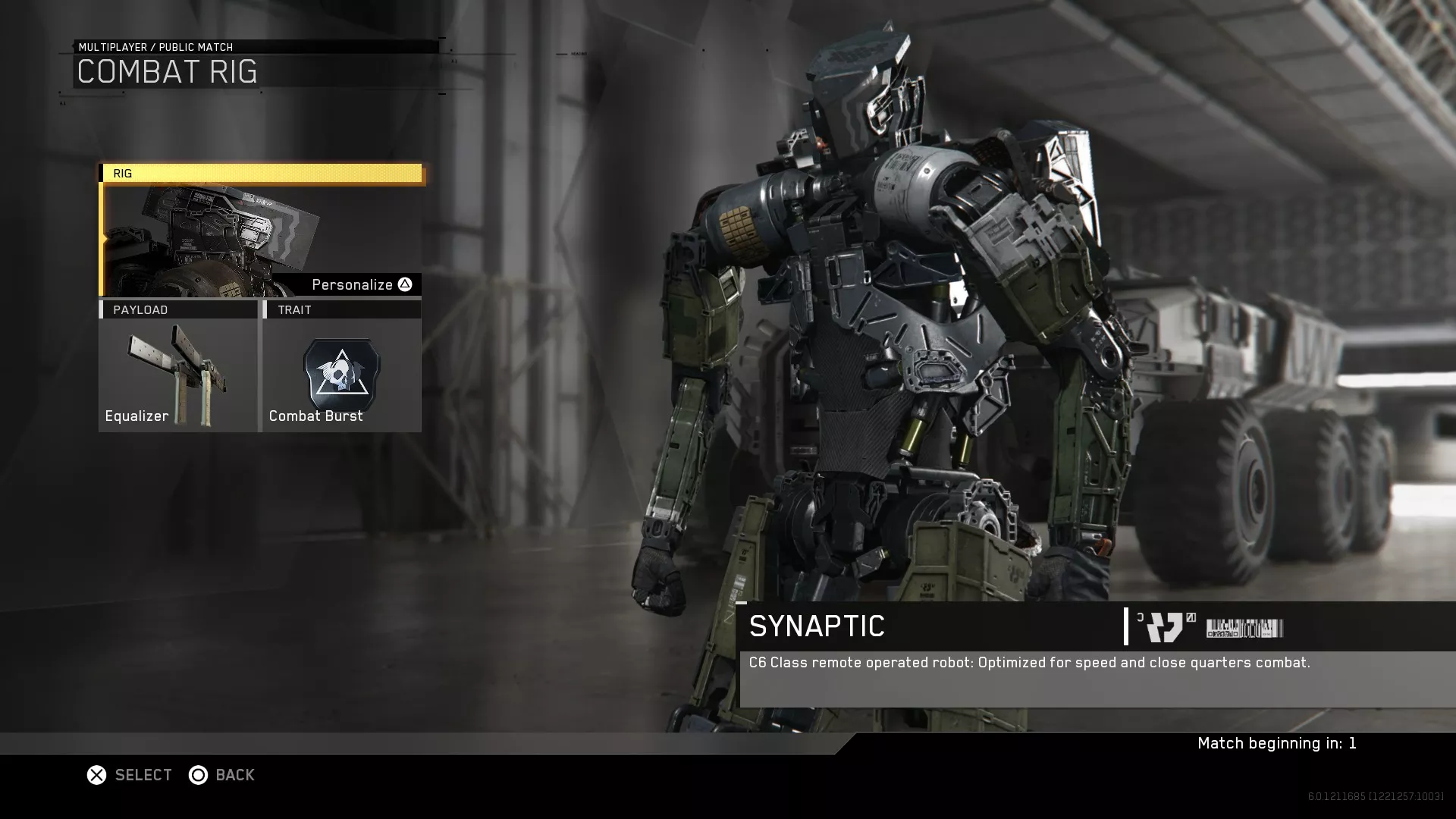The width and height of the screenshot is (1456, 819).
Task: Click the Equalizer text label
Action: 136,416
